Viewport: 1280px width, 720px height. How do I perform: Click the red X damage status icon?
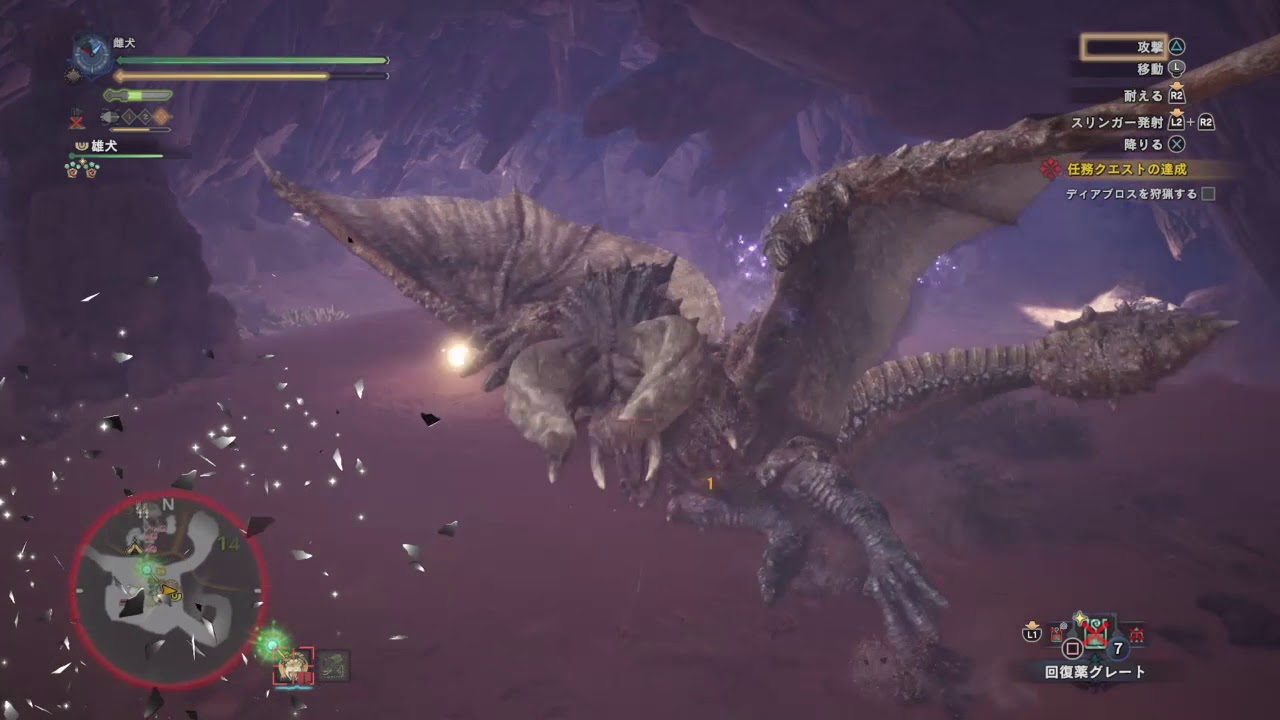tap(76, 120)
